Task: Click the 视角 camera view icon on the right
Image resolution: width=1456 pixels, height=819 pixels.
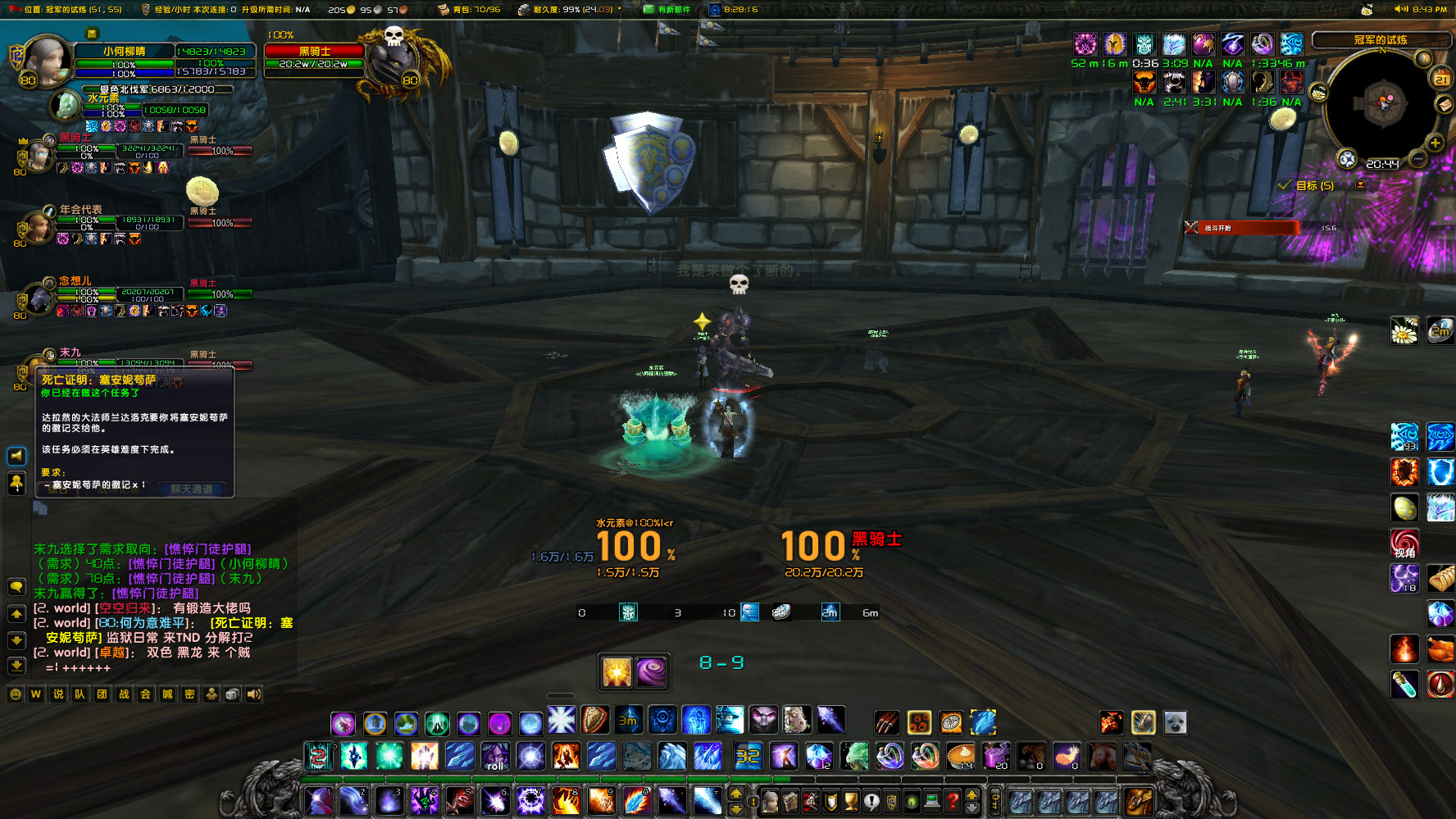Action: [x=1405, y=542]
